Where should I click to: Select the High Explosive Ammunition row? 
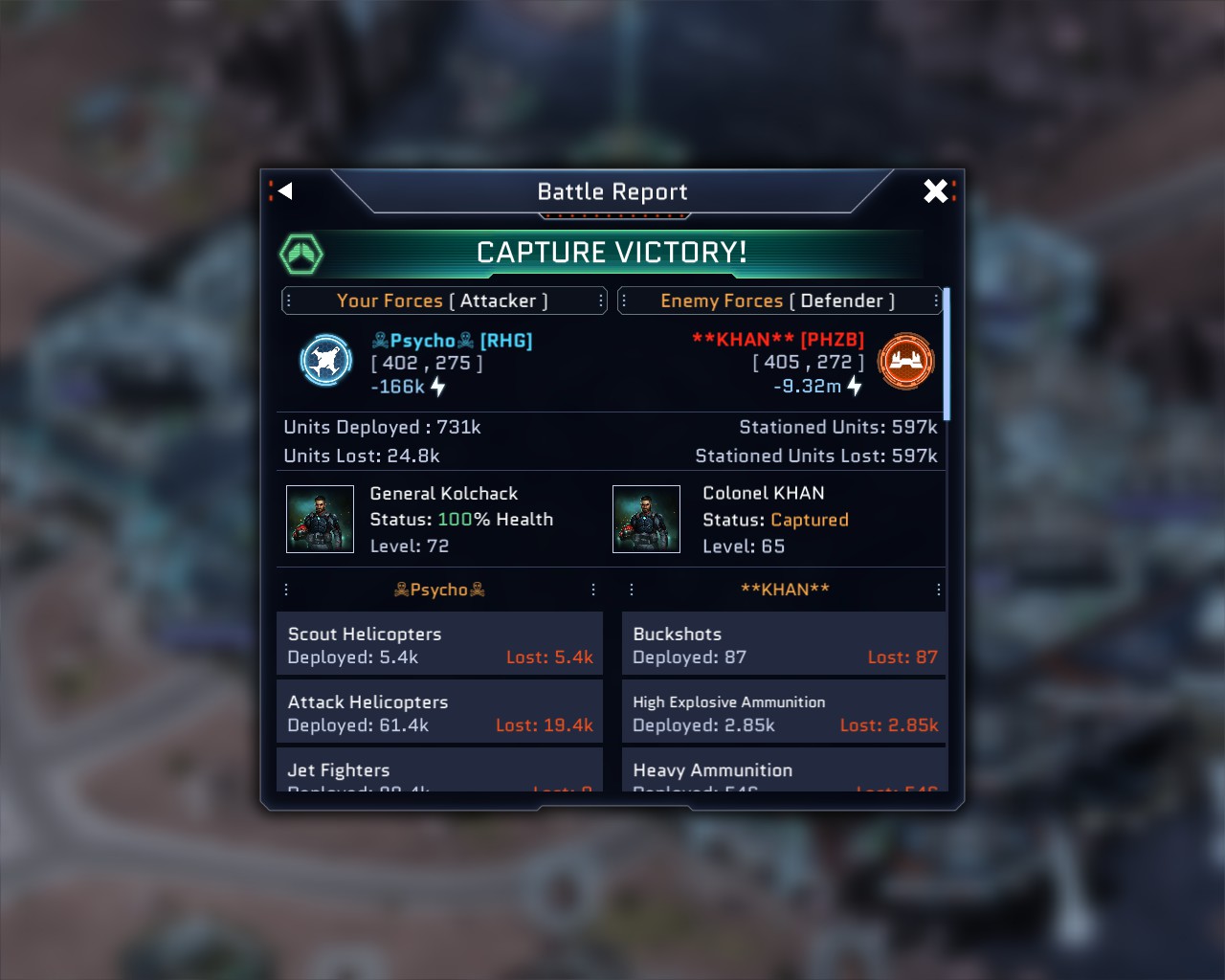coord(784,713)
